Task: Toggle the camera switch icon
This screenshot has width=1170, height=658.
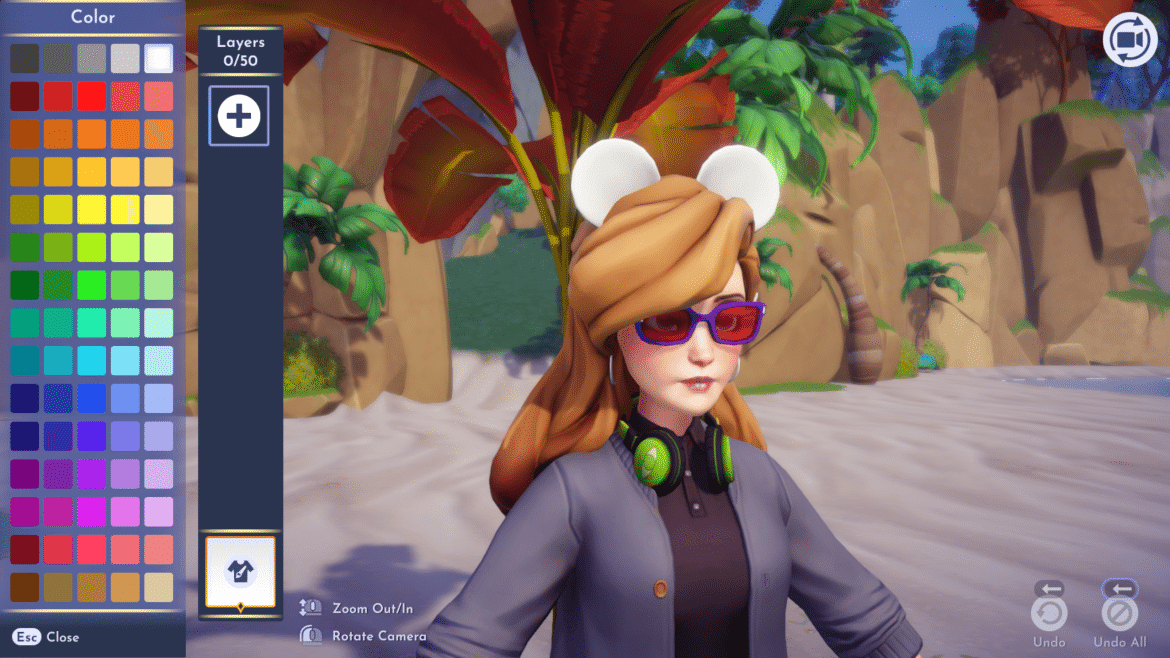Action: point(1130,40)
